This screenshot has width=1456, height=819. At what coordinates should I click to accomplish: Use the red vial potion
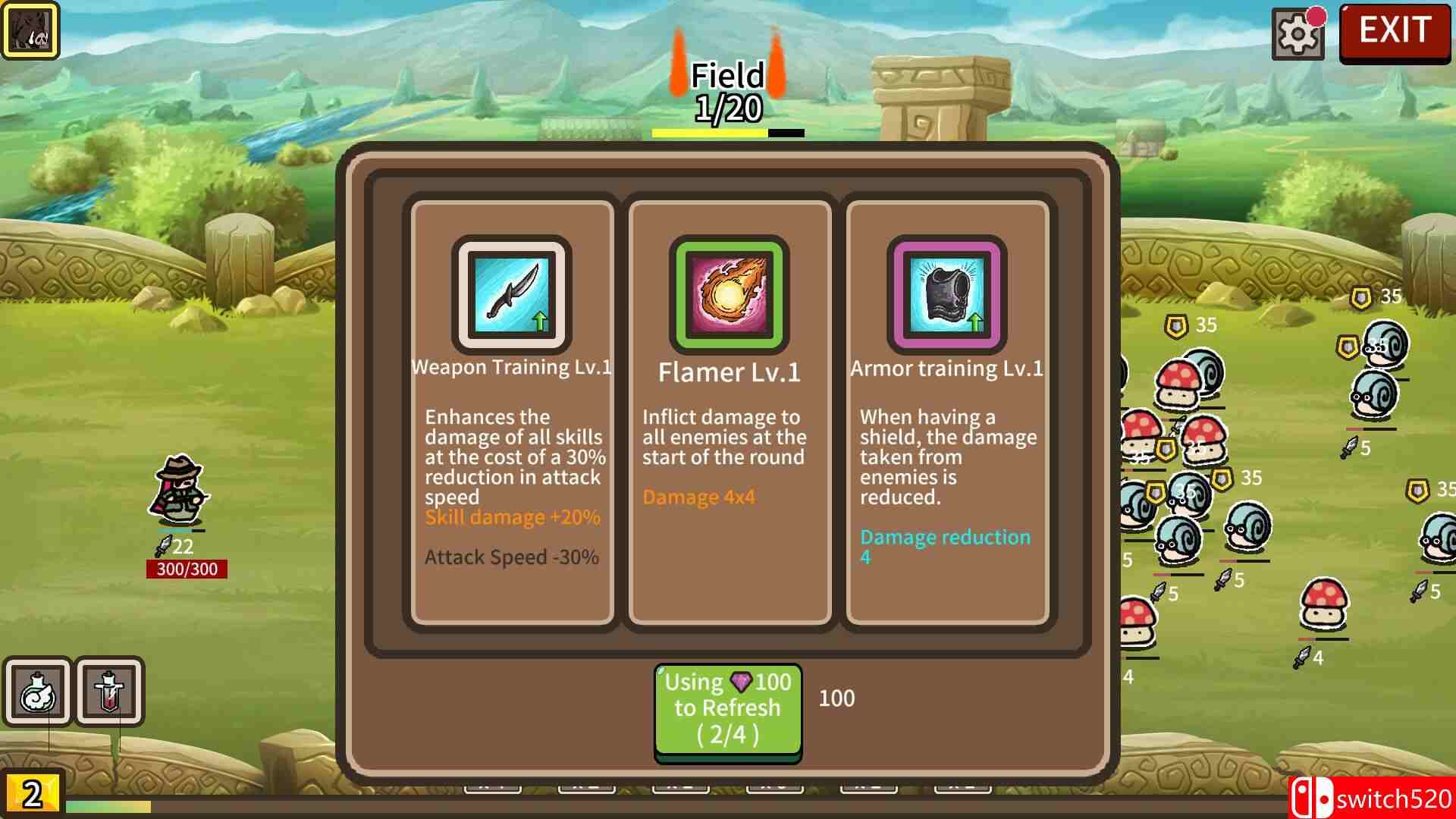[x=109, y=692]
